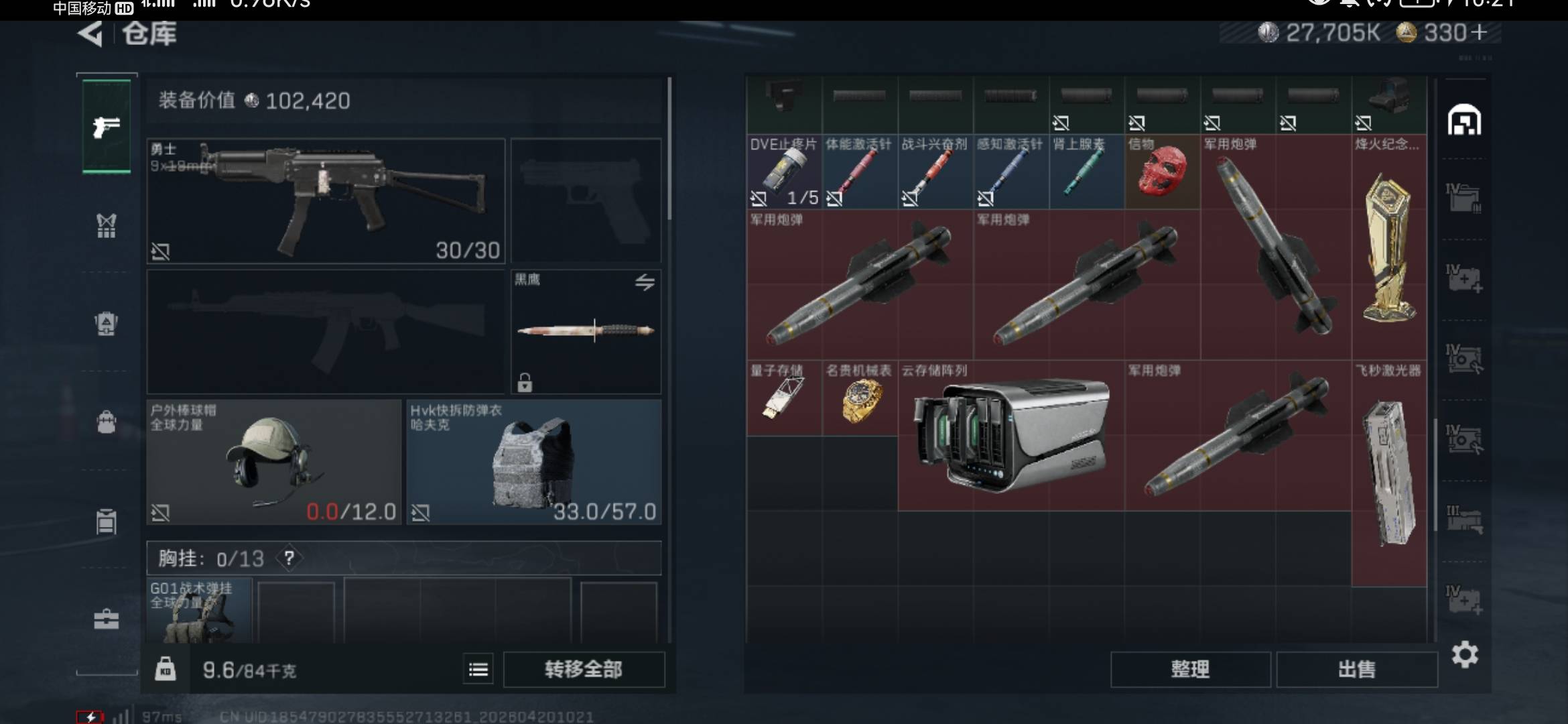Screen dimensions: 1568x724
Task: Tap the 整理 sort button
Action: (x=1190, y=669)
